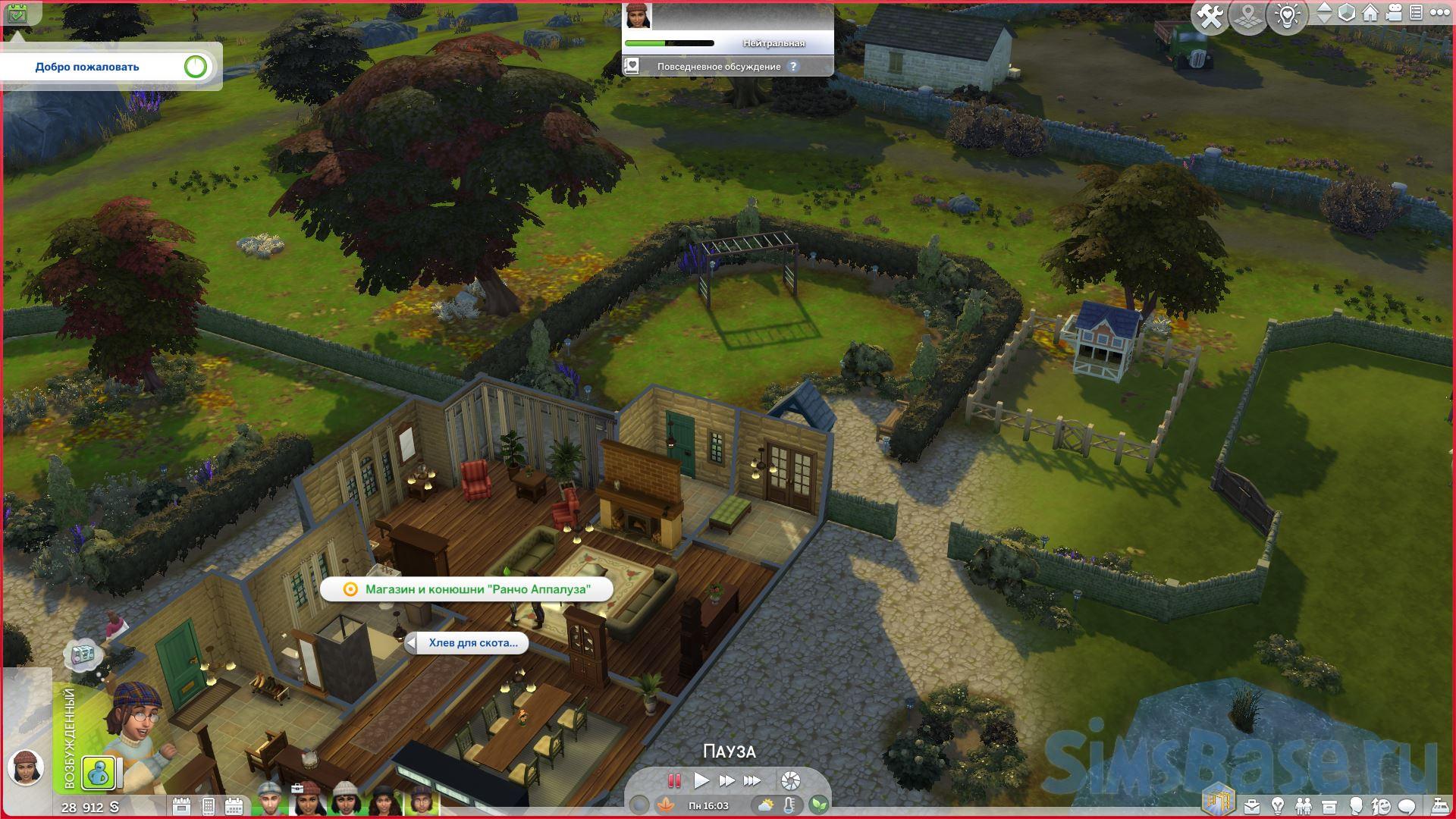Open the world map pin icon

click(x=1248, y=17)
